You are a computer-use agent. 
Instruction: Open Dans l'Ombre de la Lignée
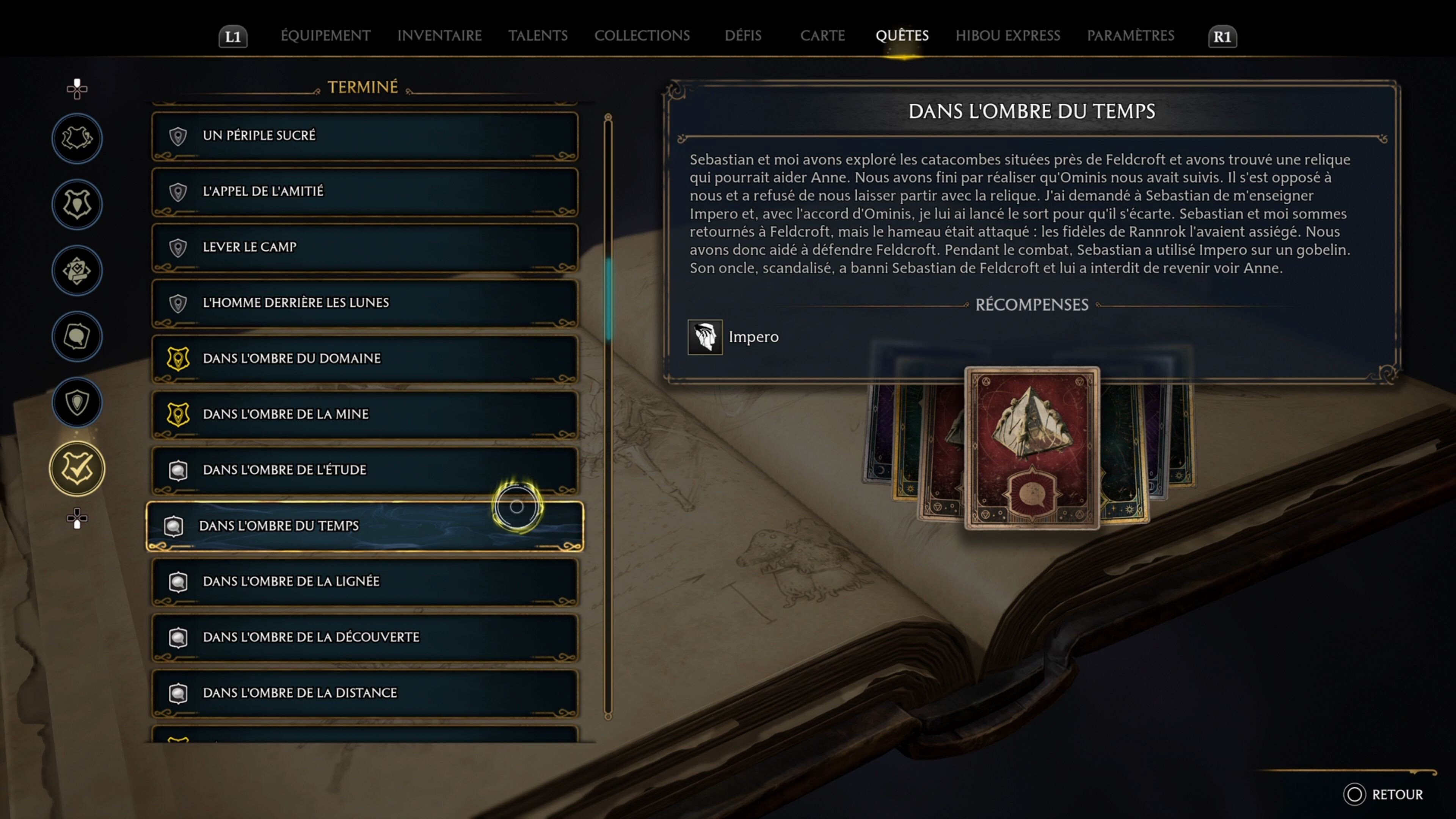pyautogui.click(x=364, y=582)
